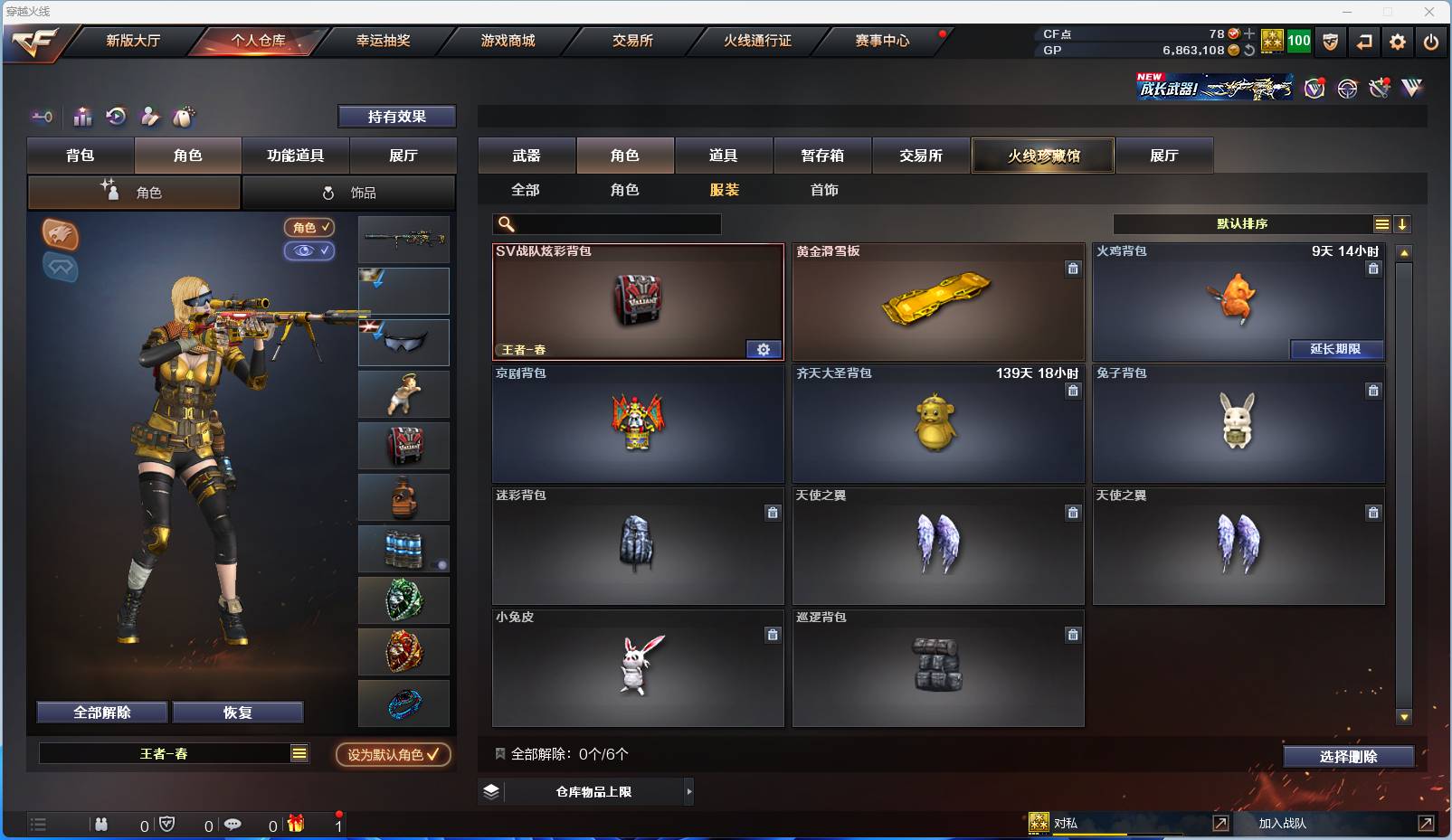Enable 设为默认角色 checkbox

click(x=393, y=755)
